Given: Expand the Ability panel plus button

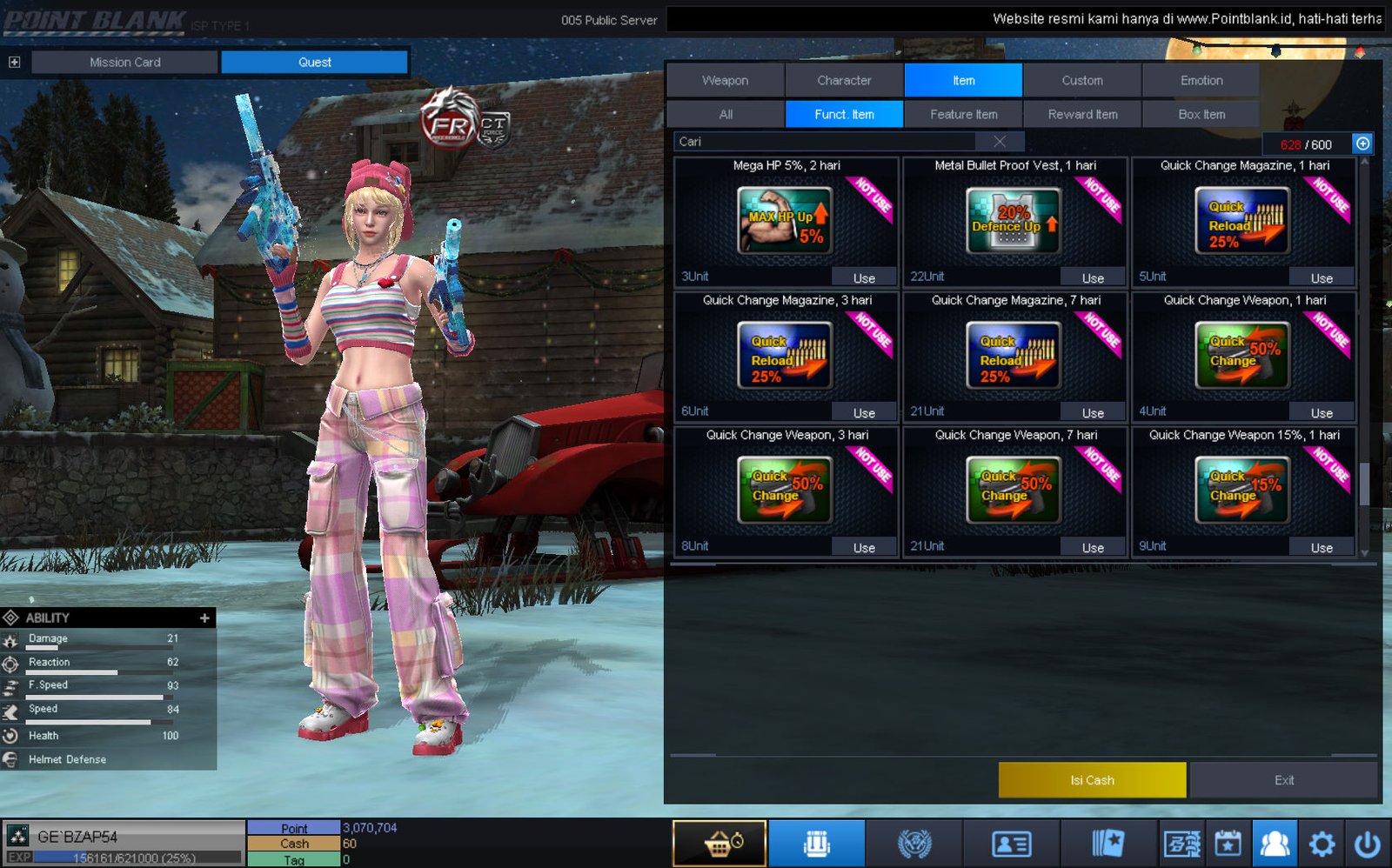Looking at the screenshot, I should click(204, 618).
